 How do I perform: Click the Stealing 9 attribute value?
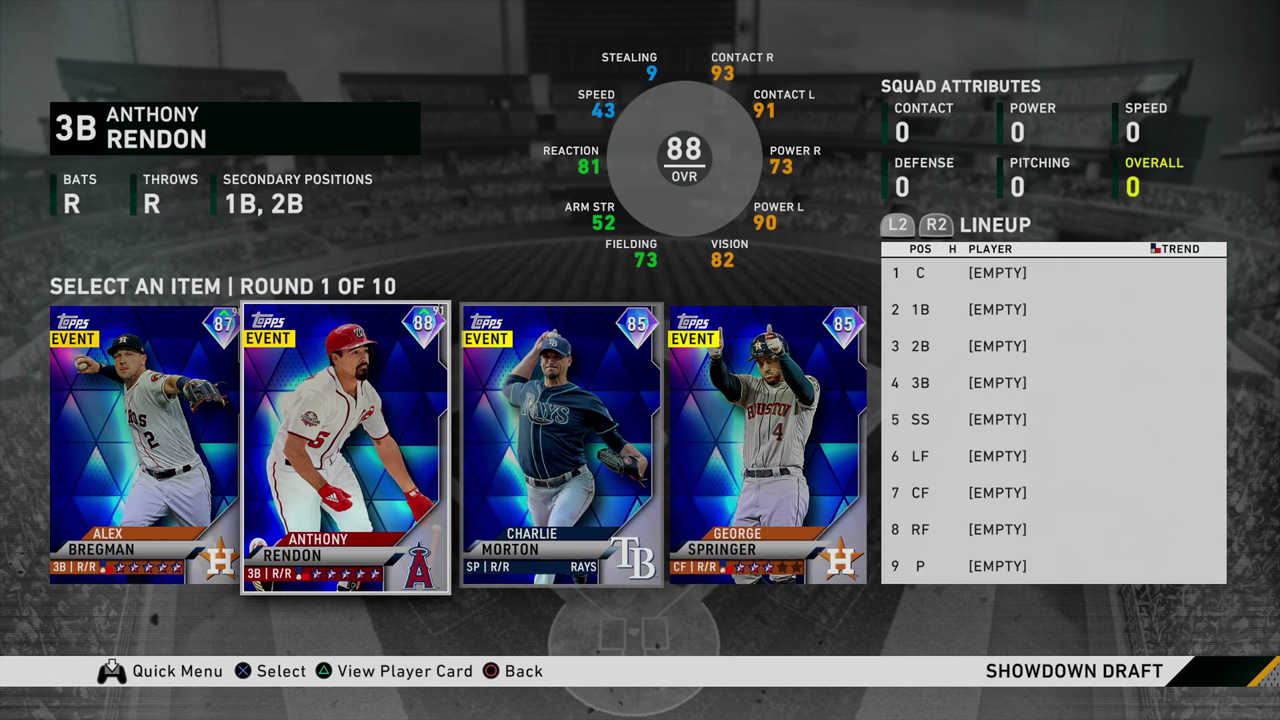coord(650,72)
